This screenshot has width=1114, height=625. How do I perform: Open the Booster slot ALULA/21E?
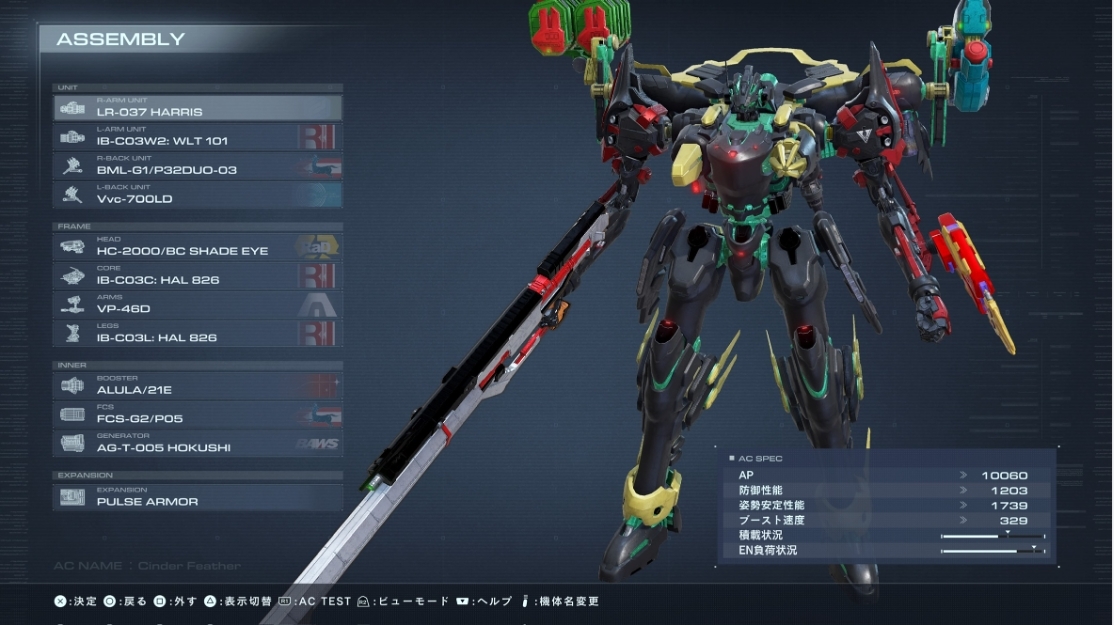pyautogui.click(x=198, y=386)
